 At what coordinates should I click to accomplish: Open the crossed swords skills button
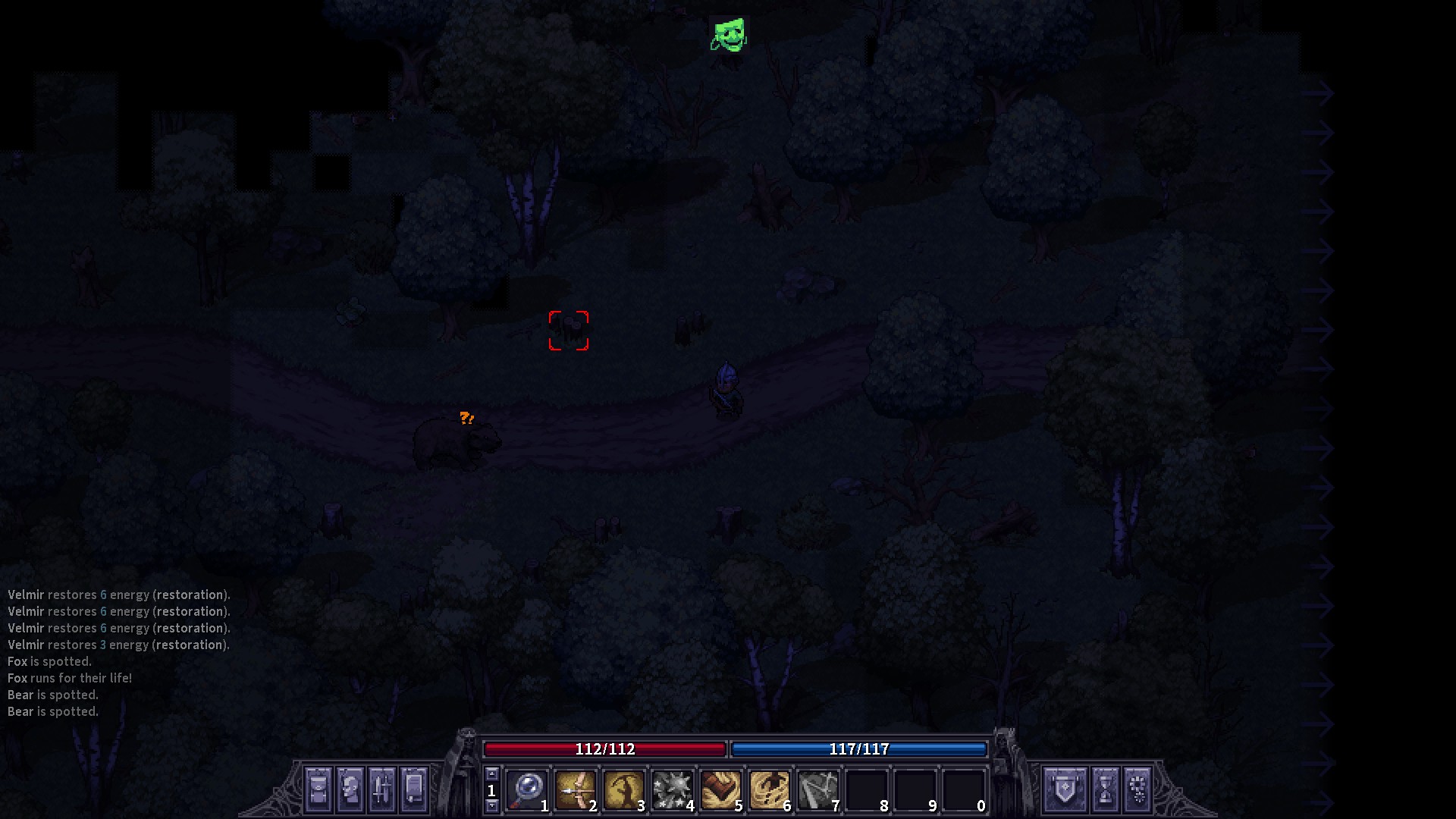(381, 789)
